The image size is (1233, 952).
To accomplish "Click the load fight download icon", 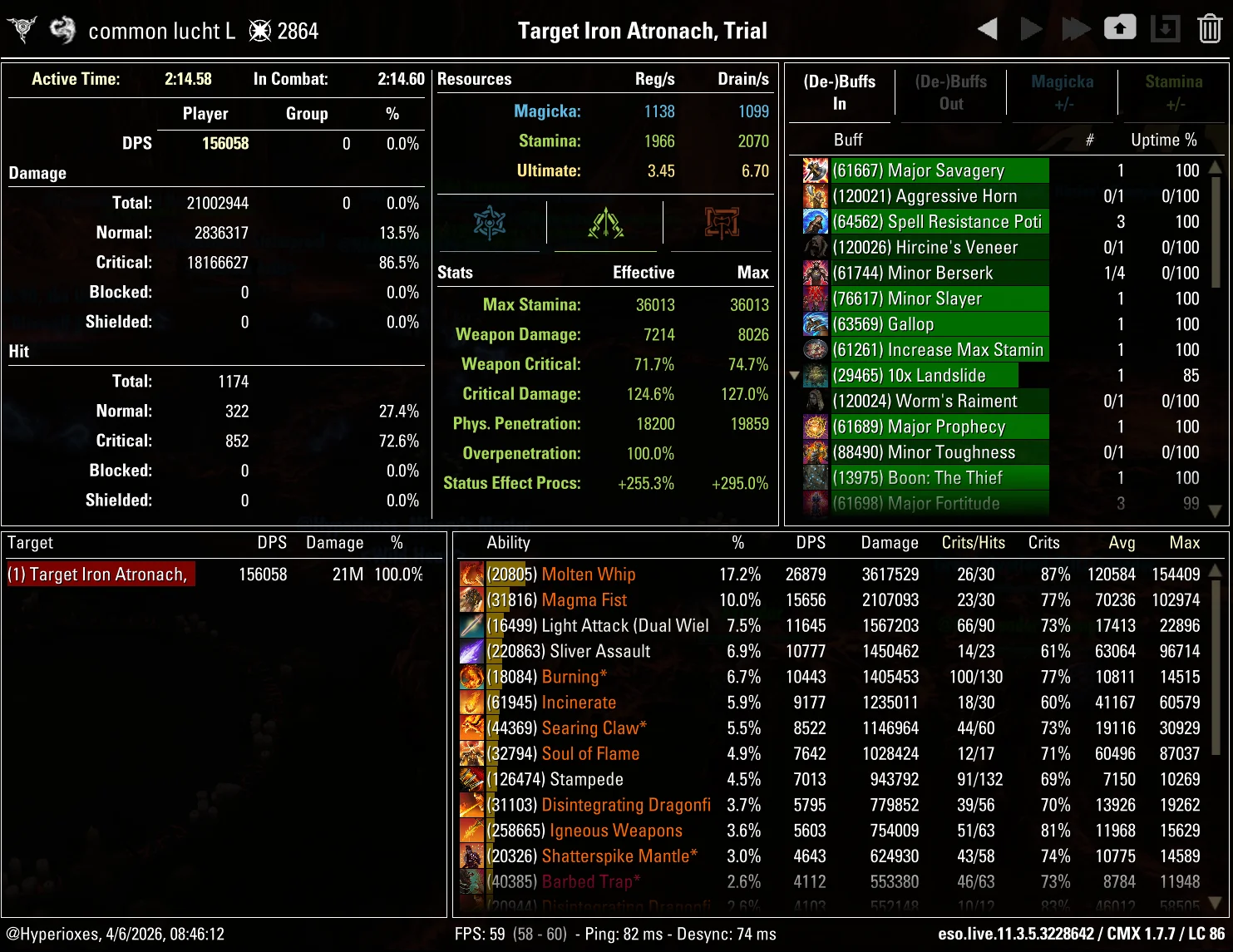I will pos(1165,27).
